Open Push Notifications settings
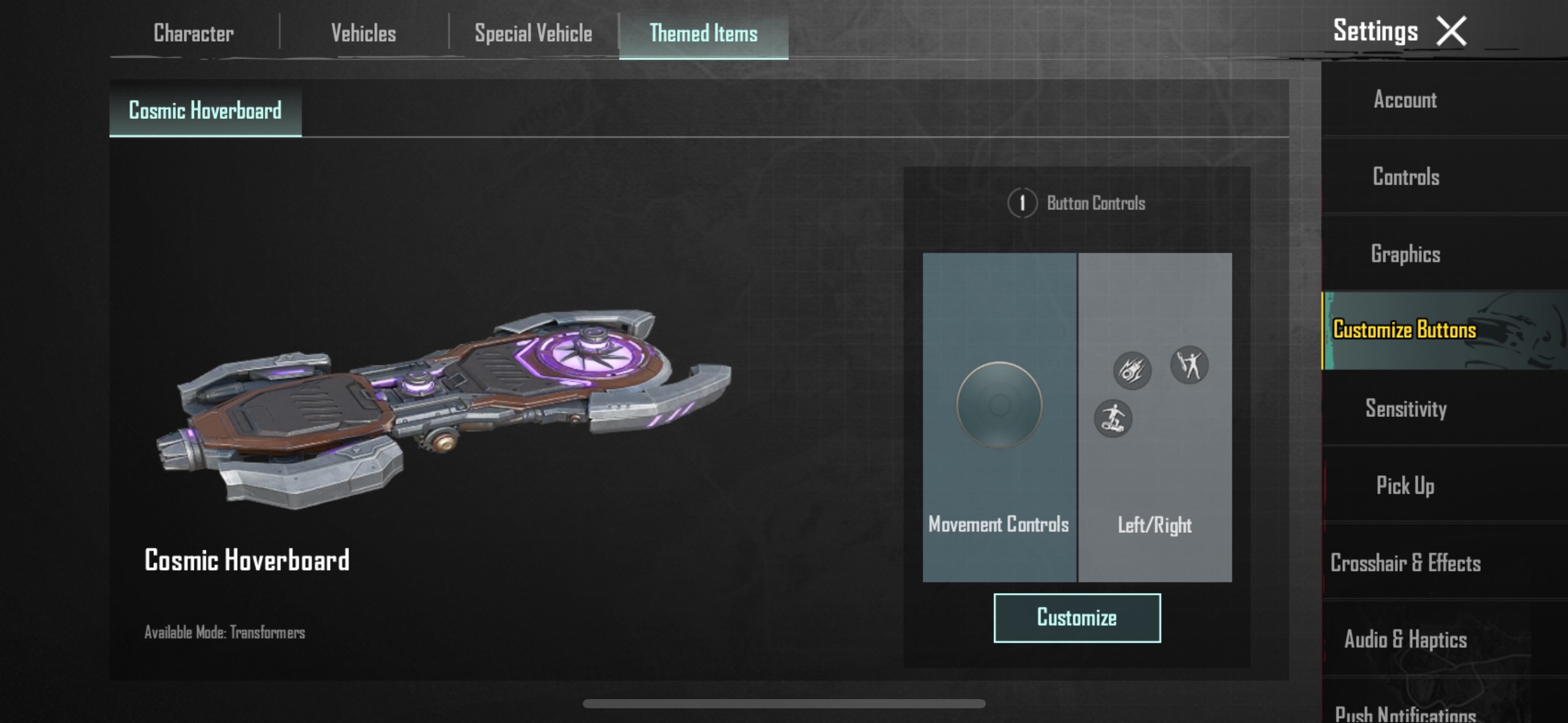 (x=1405, y=713)
